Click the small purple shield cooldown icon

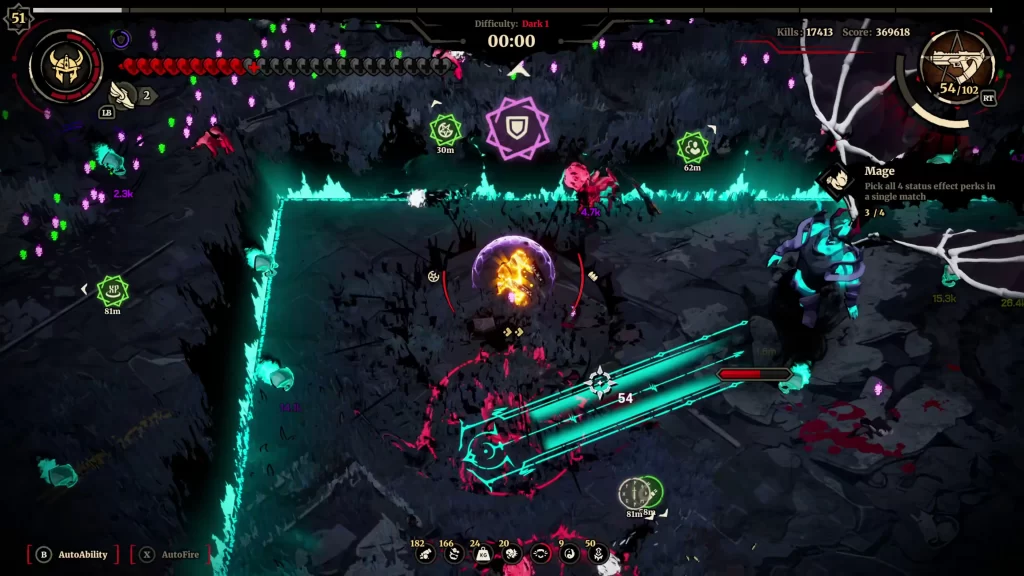121,40
